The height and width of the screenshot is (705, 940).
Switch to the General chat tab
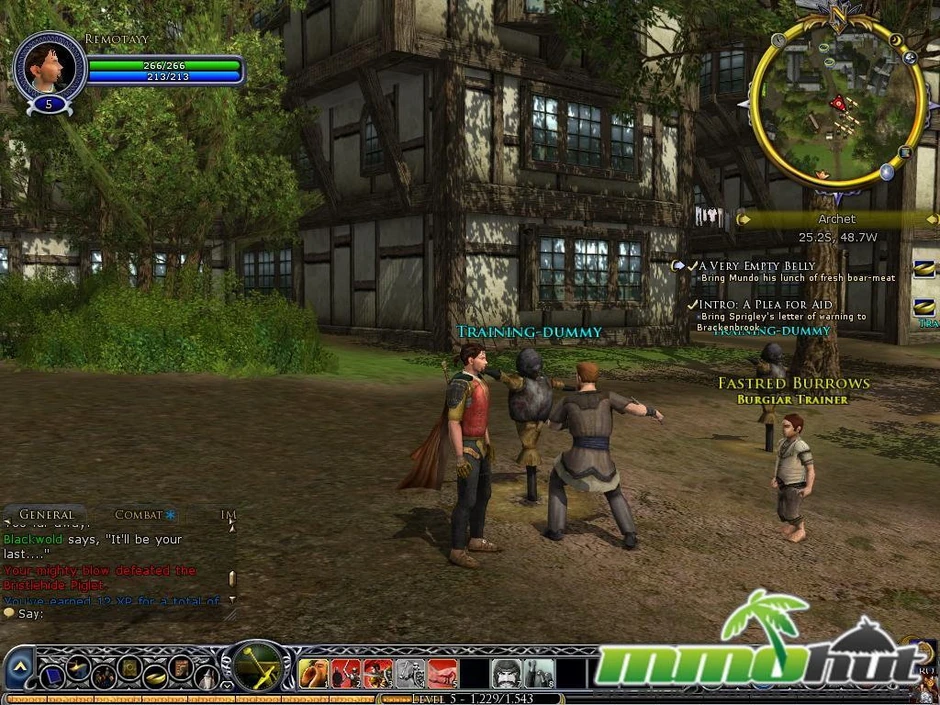point(46,515)
